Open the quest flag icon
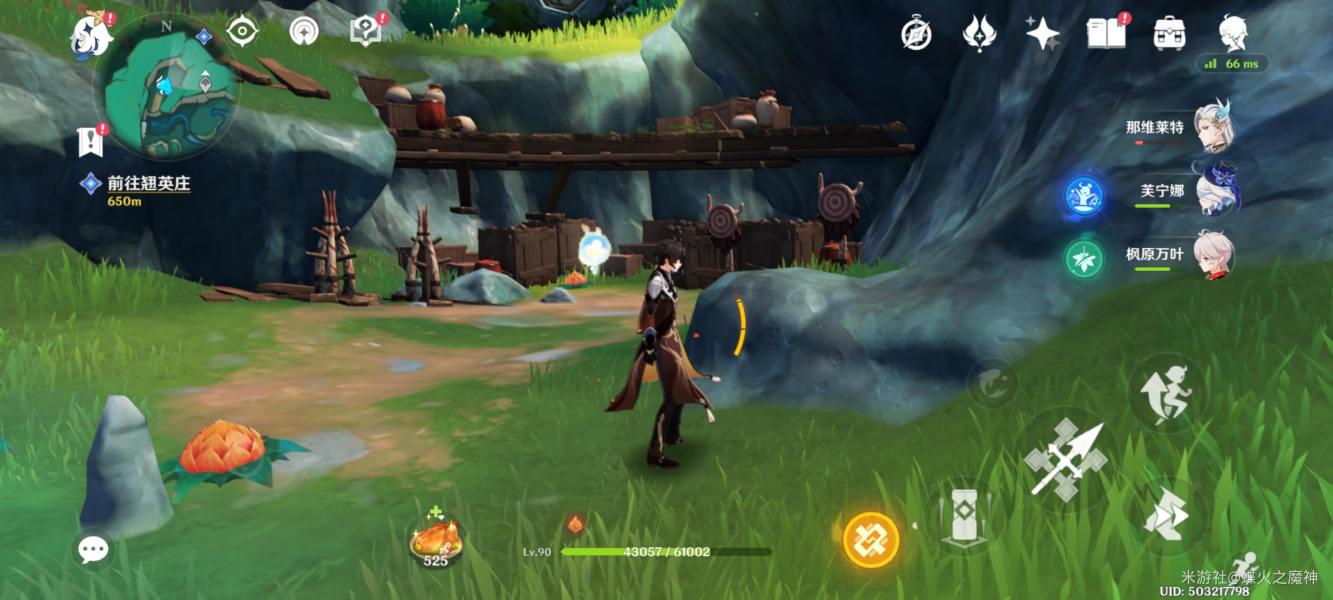Image resolution: width=1333 pixels, height=600 pixels. click(x=91, y=142)
